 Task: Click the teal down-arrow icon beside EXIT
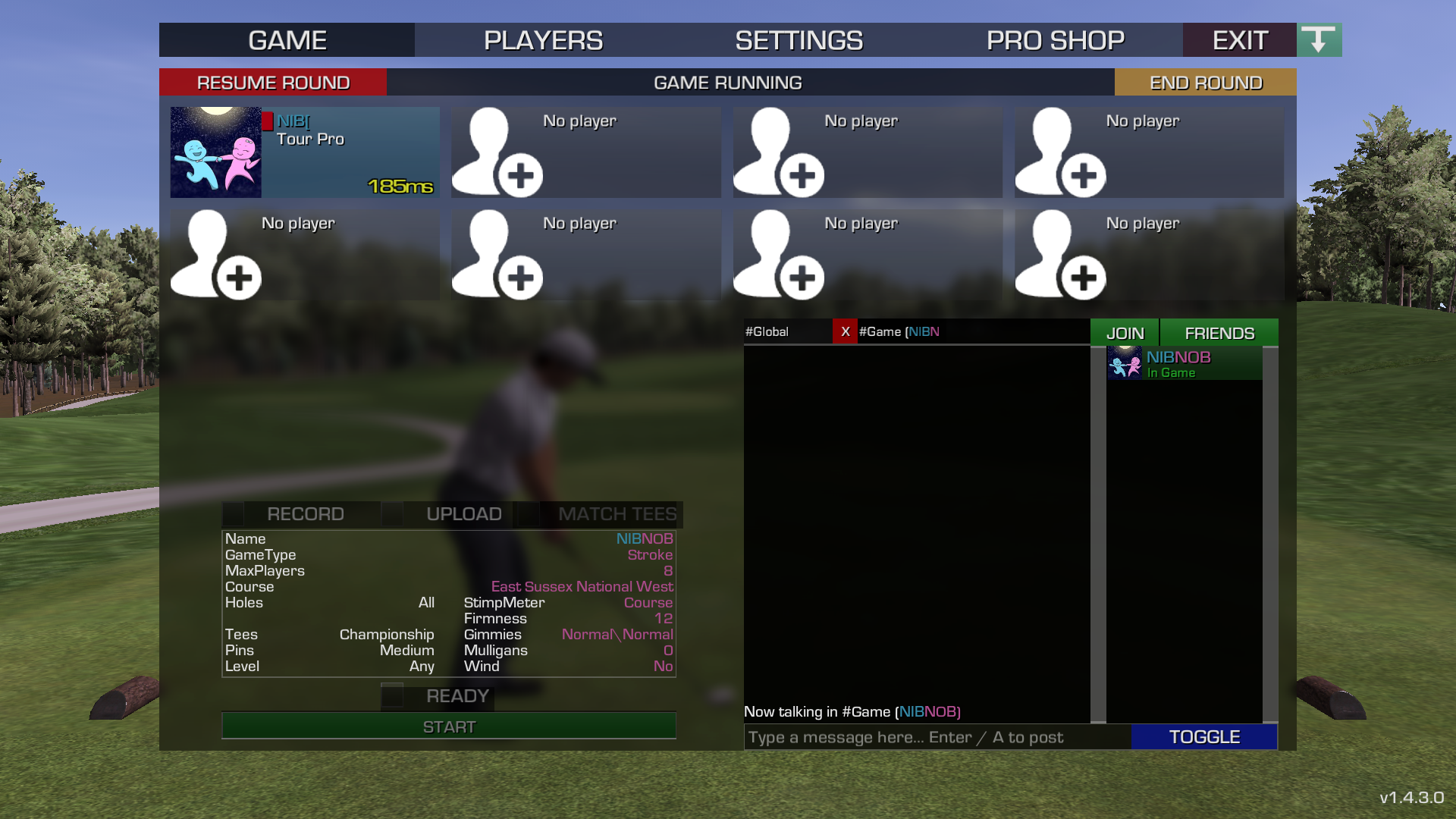(x=1319, y=40)
